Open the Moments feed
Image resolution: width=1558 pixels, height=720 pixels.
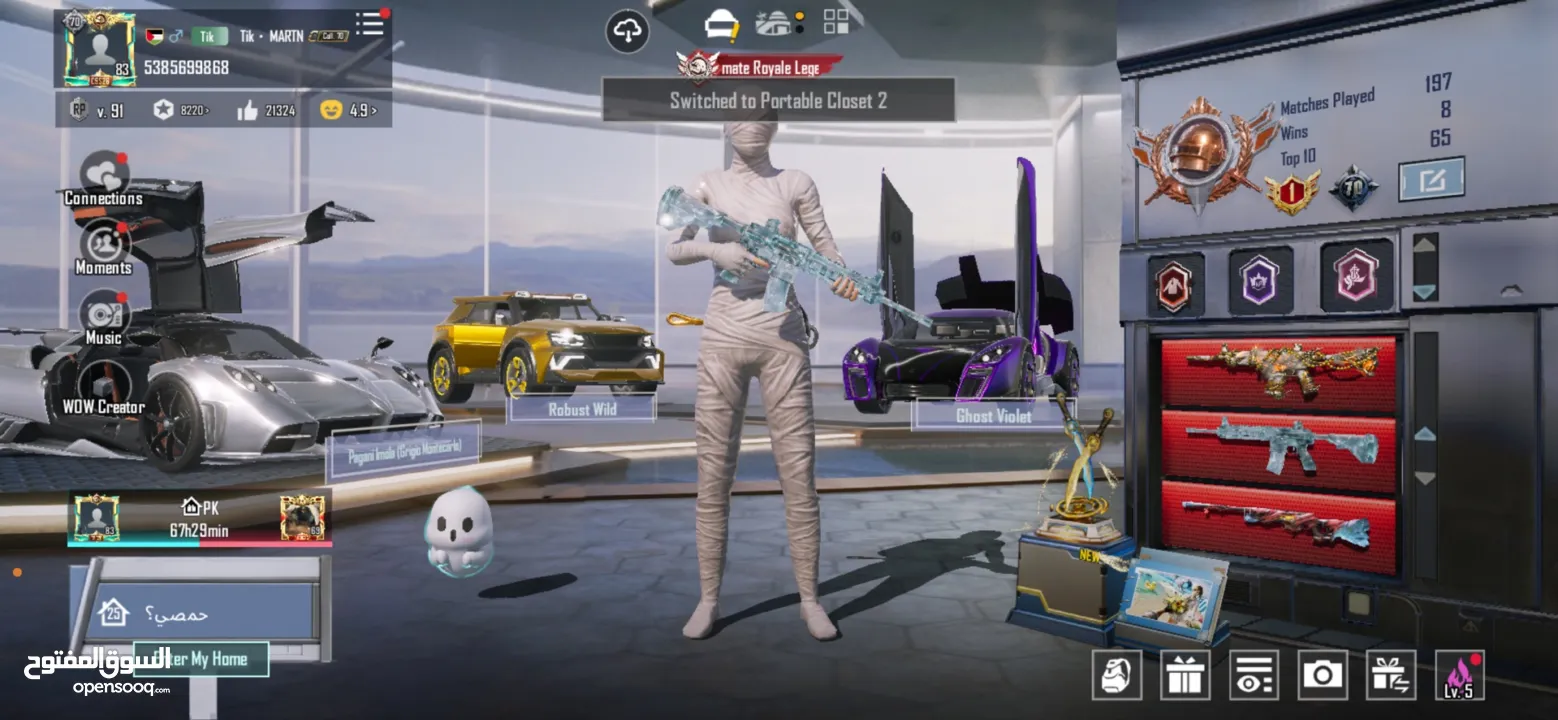pyautogui.click(x=103, y=247)
